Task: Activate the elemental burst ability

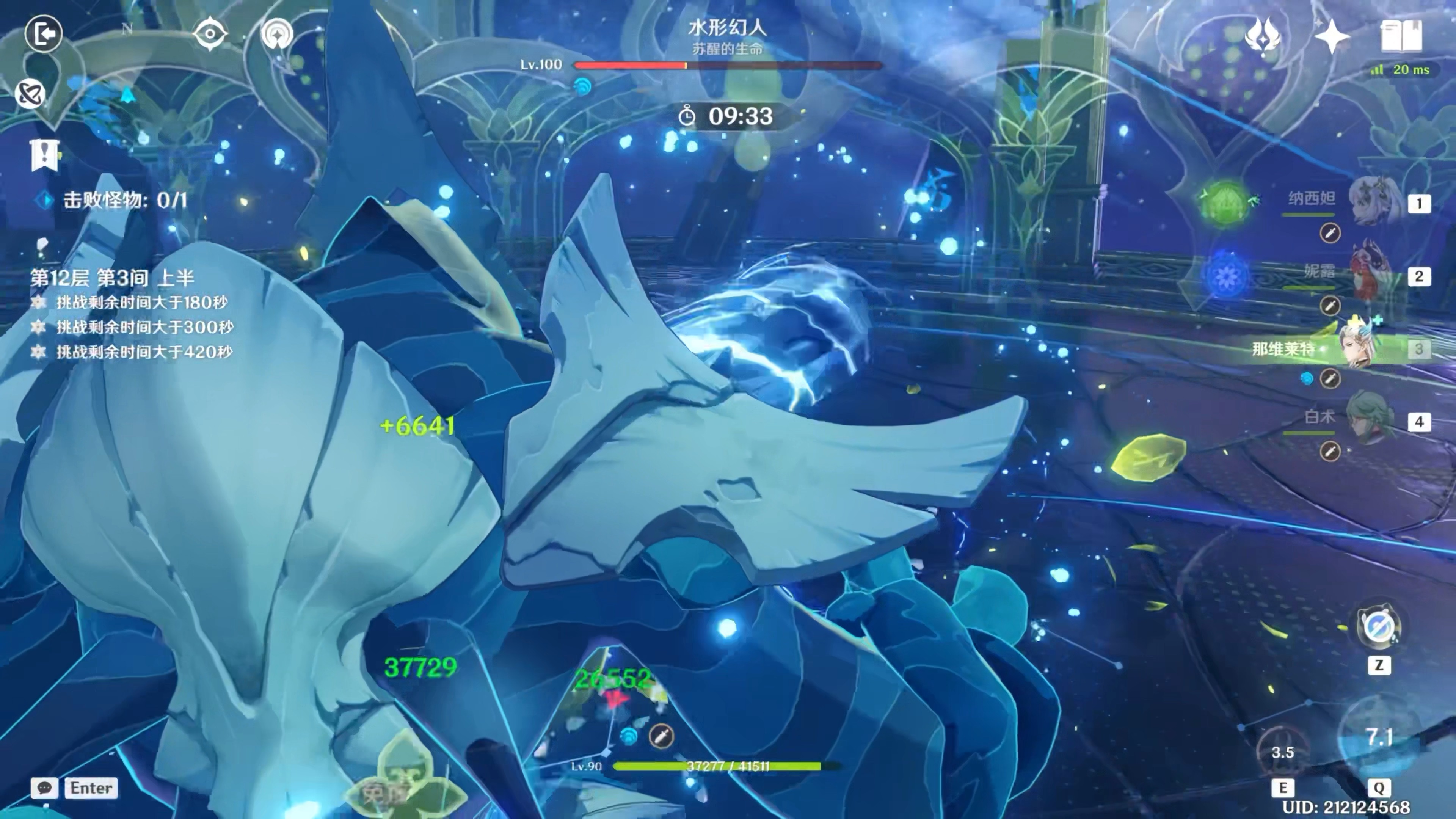Action: [x=1378, y=737]
